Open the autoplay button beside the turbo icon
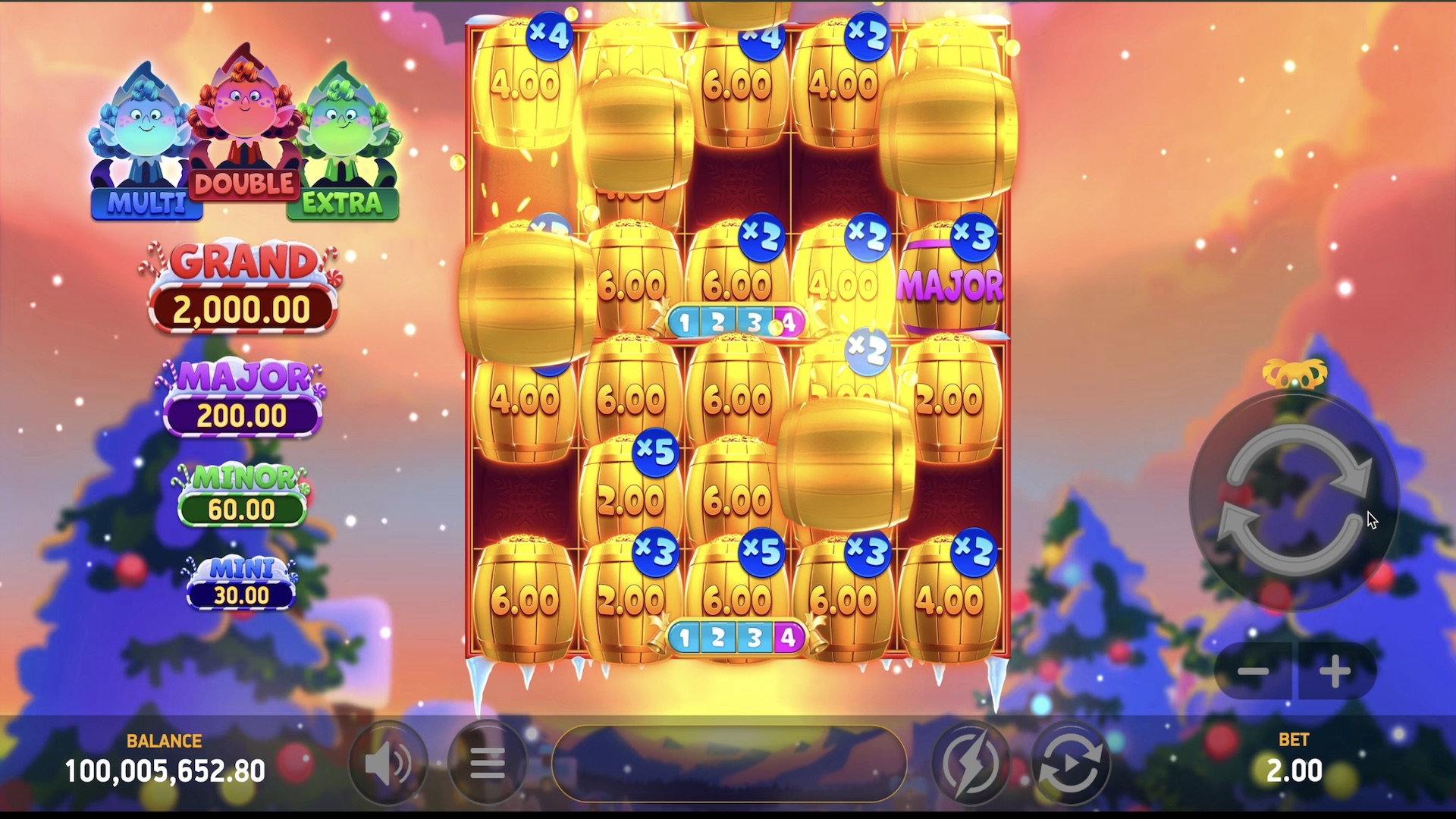Image resolution: width=1456 pixels, height=819 pixels. tap(1070, 763)
